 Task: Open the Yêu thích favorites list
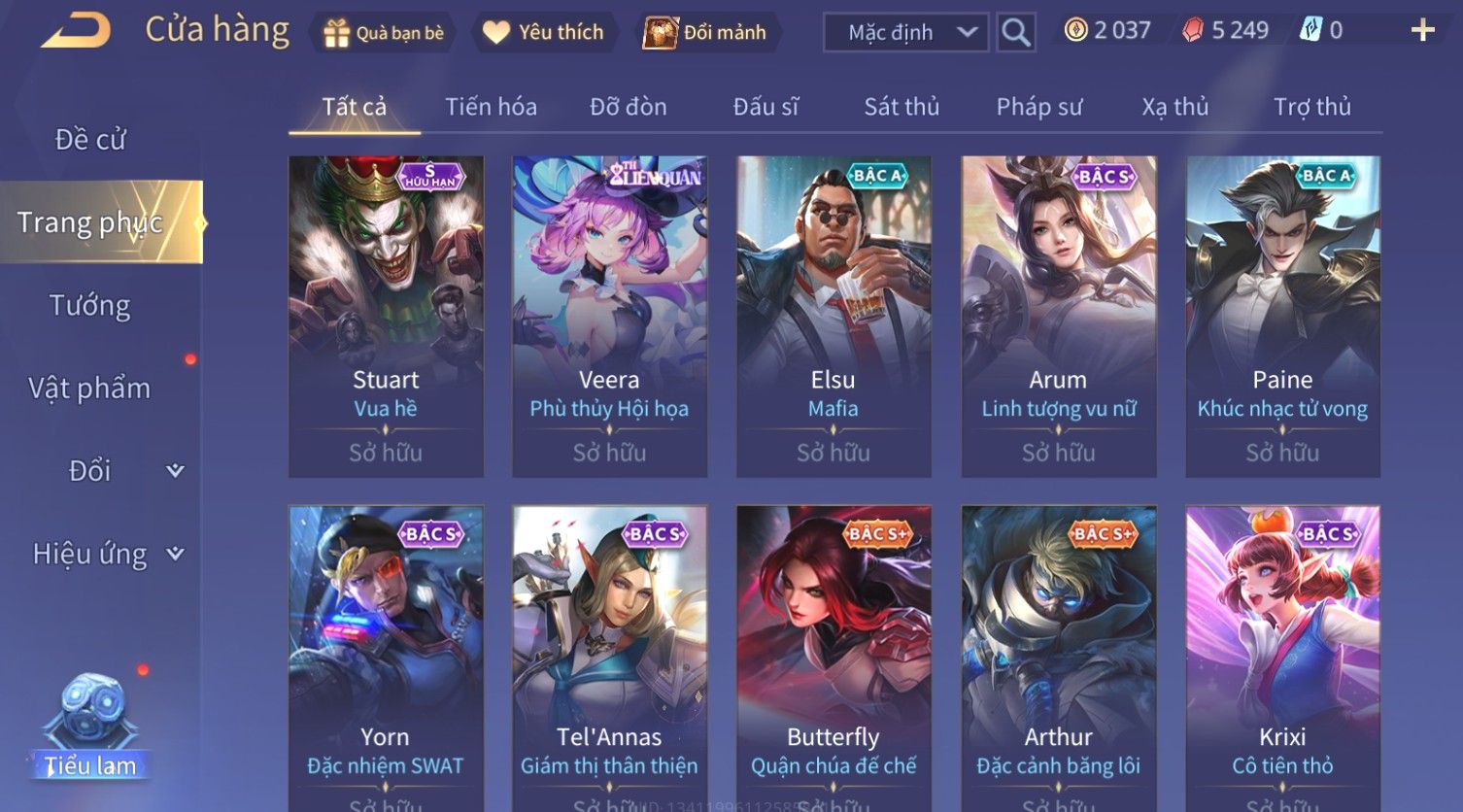544,33
